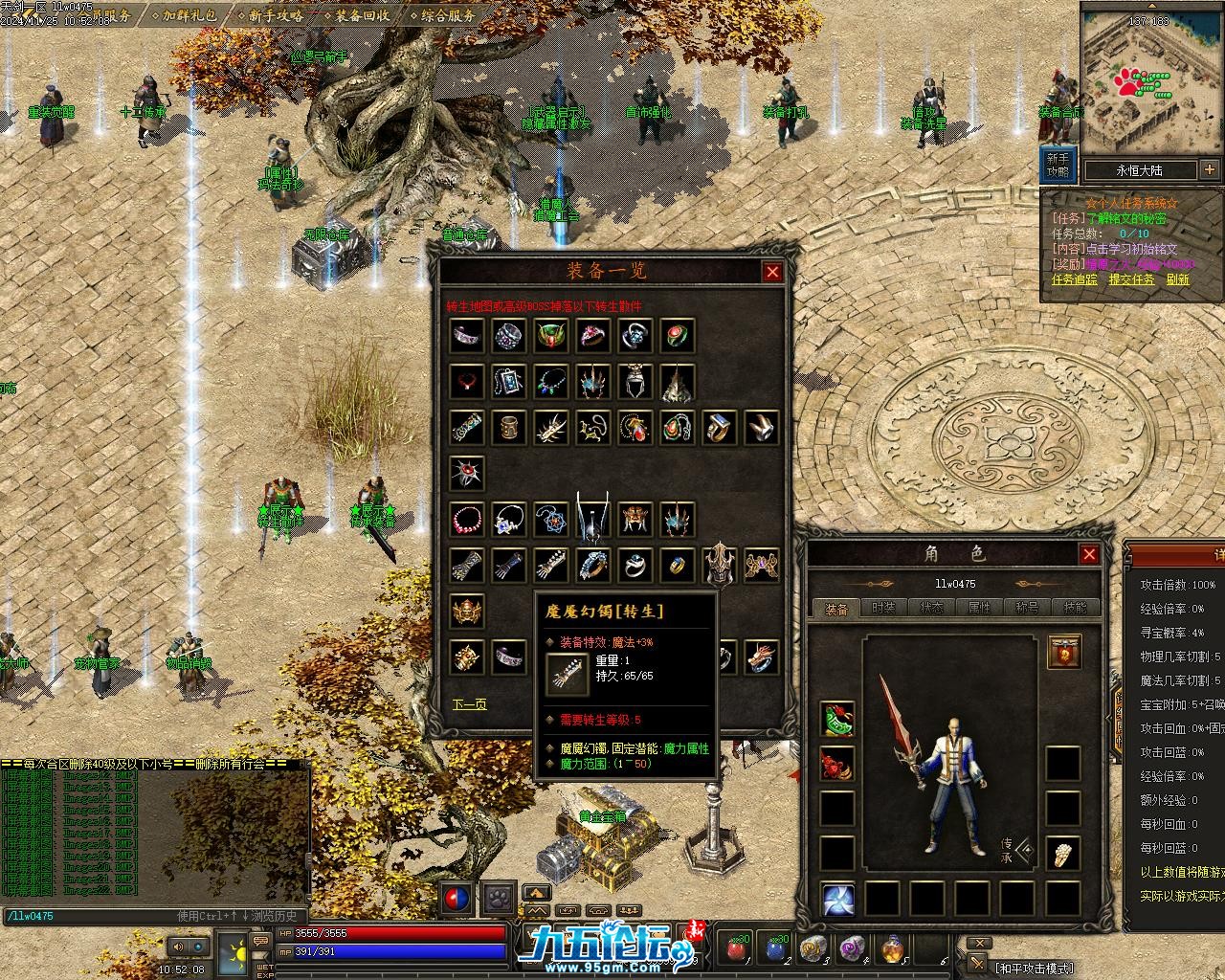
Task: Close the 角色 character panel
Action: tap(1089, 554)
